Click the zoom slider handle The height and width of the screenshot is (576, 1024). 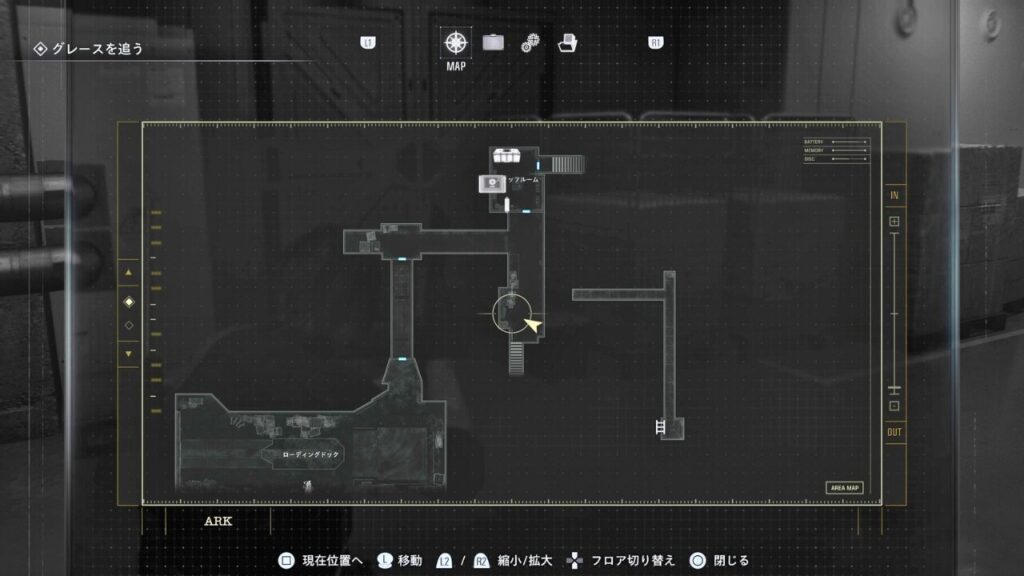tap(894, 390)
